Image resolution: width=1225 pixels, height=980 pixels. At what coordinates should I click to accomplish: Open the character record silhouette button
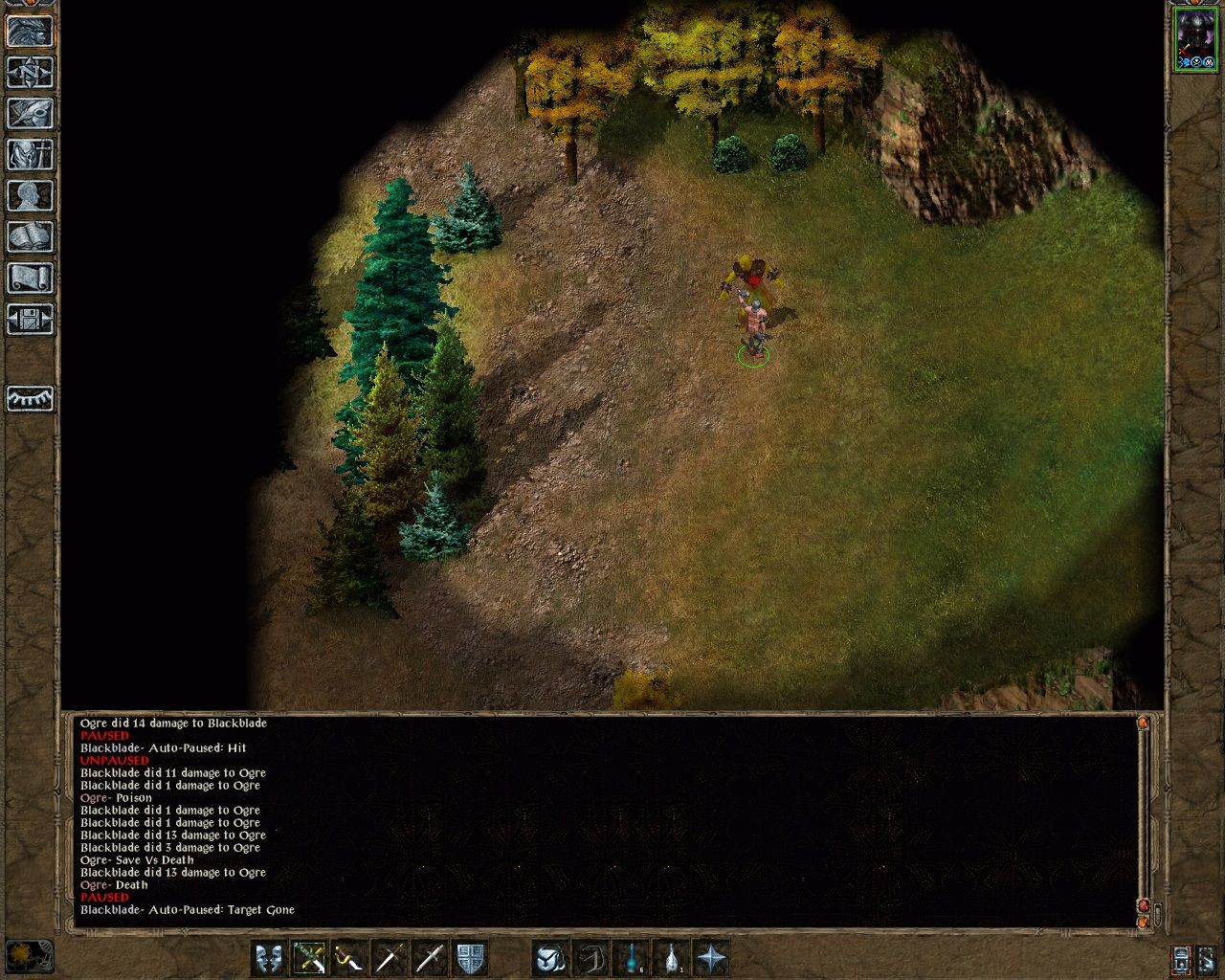[30, 195]
